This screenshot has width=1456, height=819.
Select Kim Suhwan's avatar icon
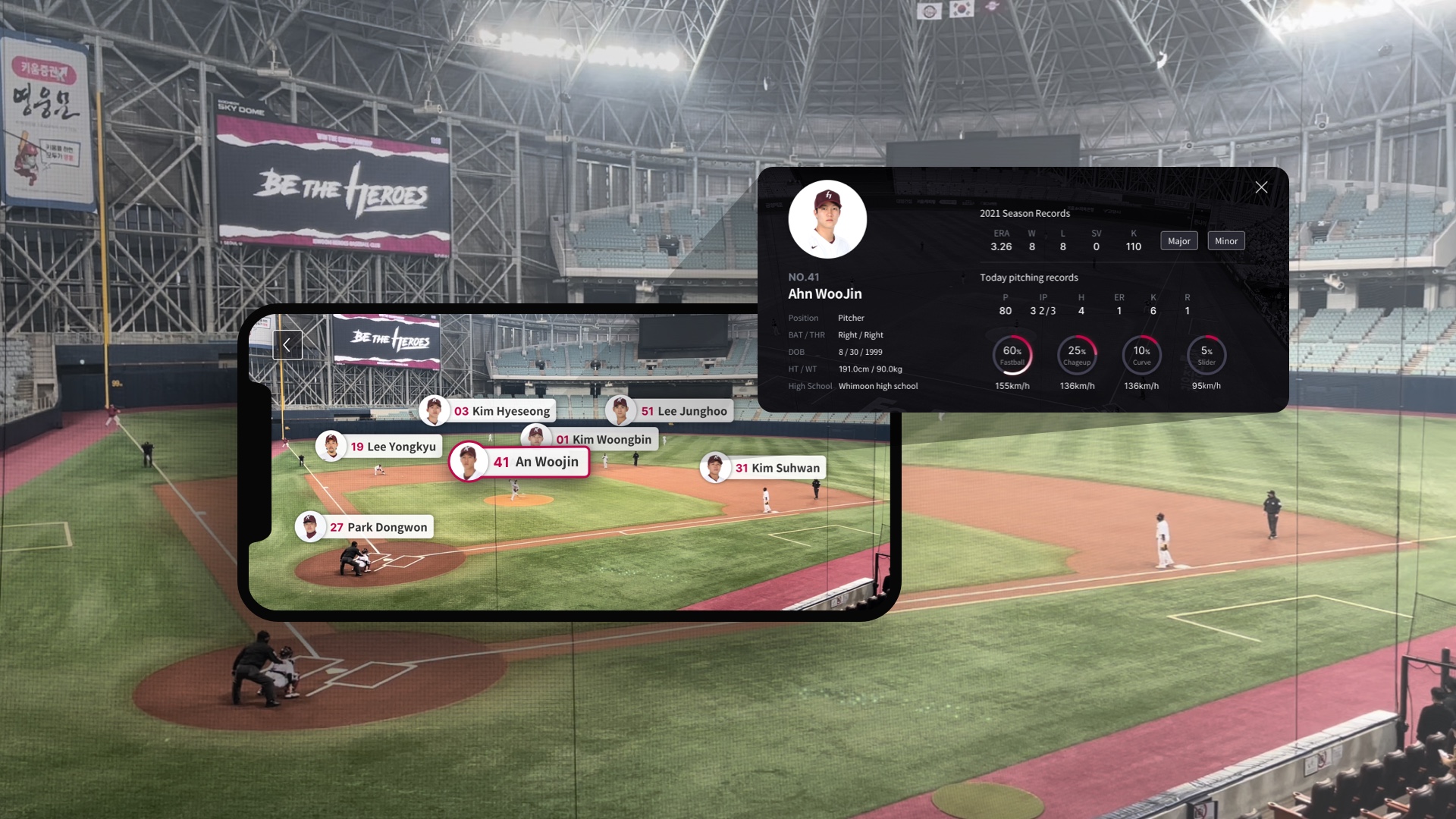point(714,467)
